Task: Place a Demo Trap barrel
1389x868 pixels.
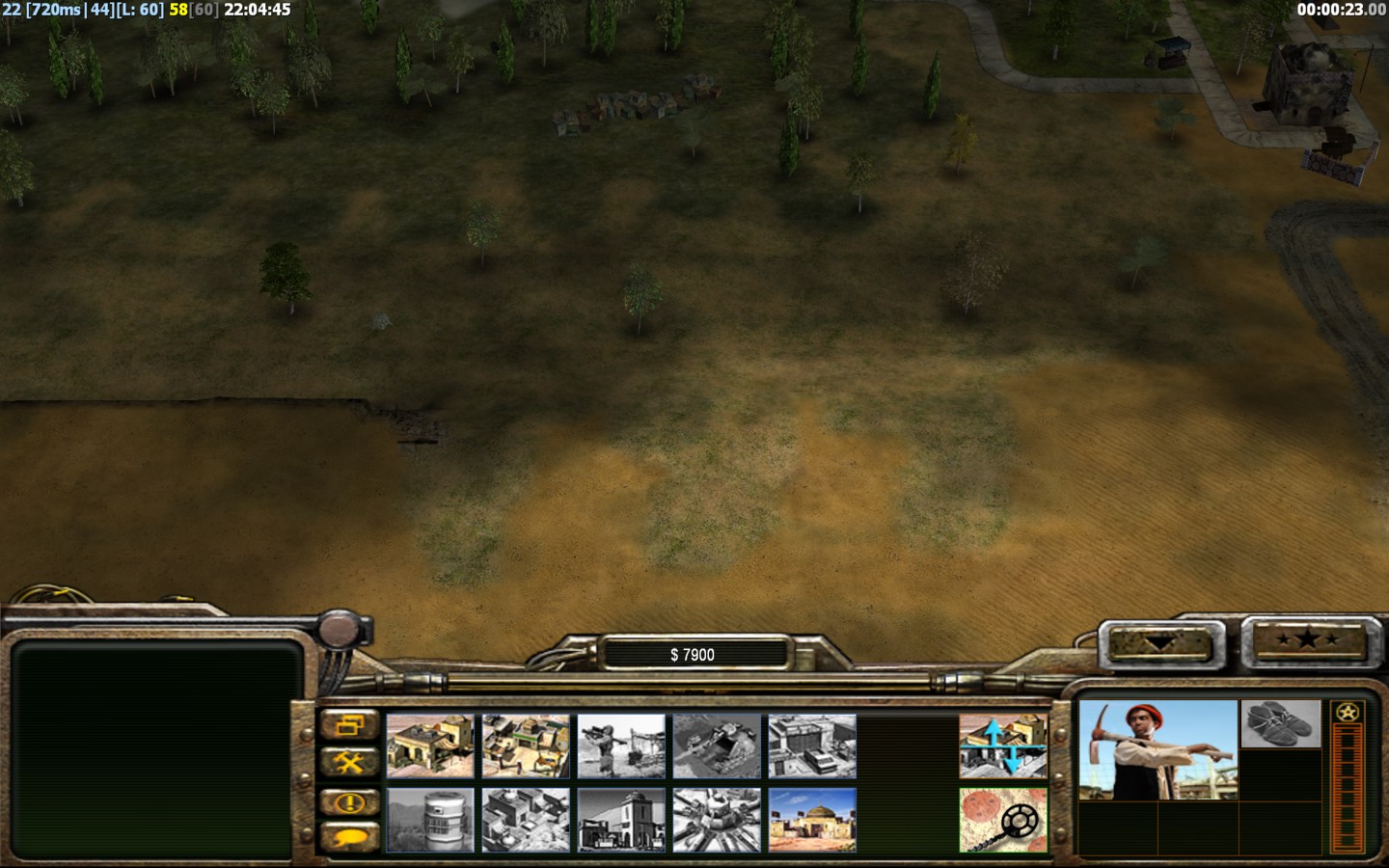Action: 430,821
